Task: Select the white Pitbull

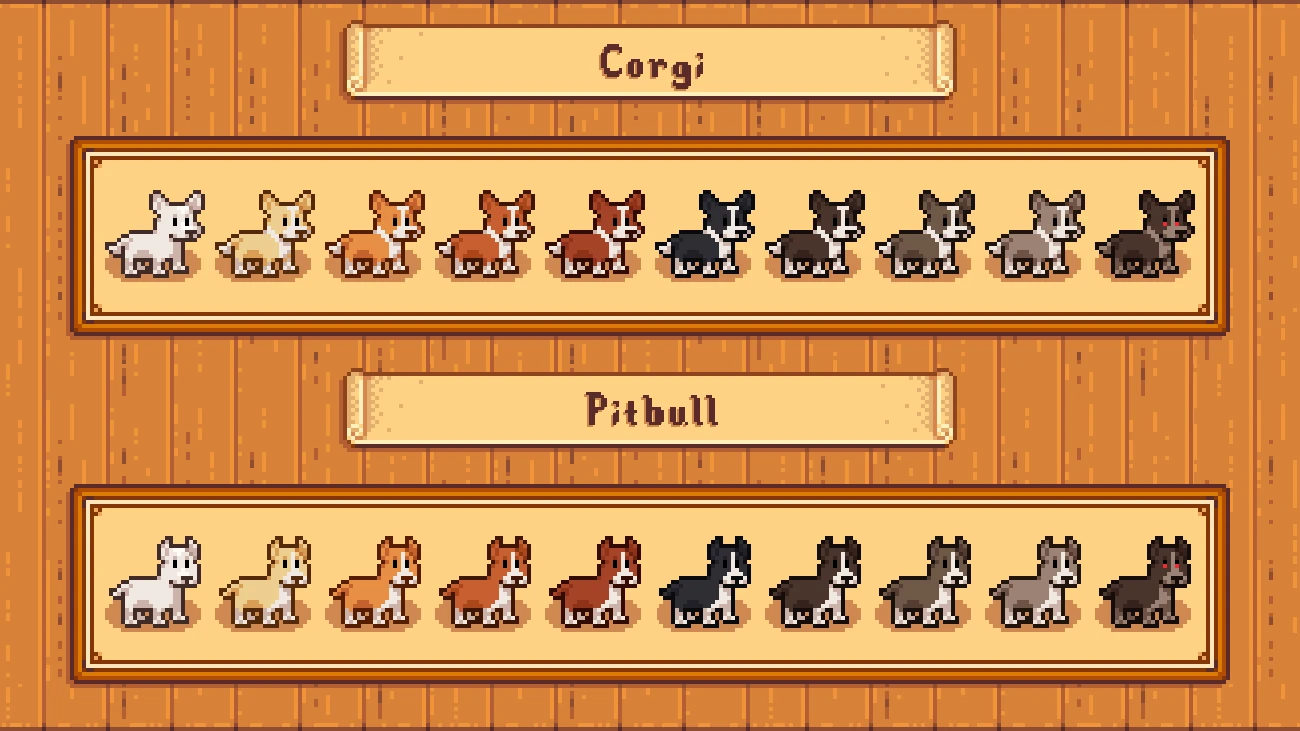Action: coord(157,583)
